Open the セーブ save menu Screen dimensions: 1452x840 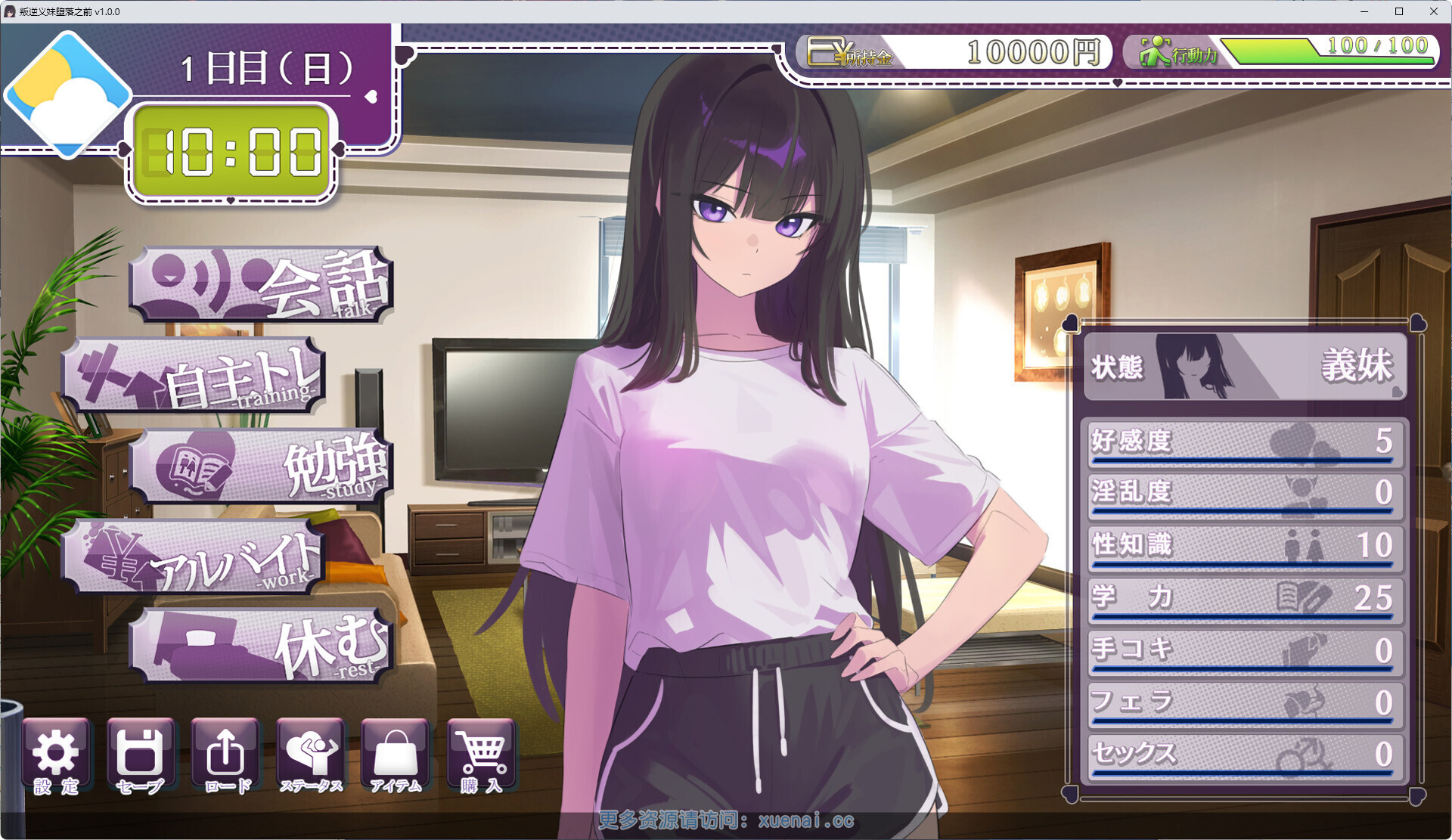point(141,757)
